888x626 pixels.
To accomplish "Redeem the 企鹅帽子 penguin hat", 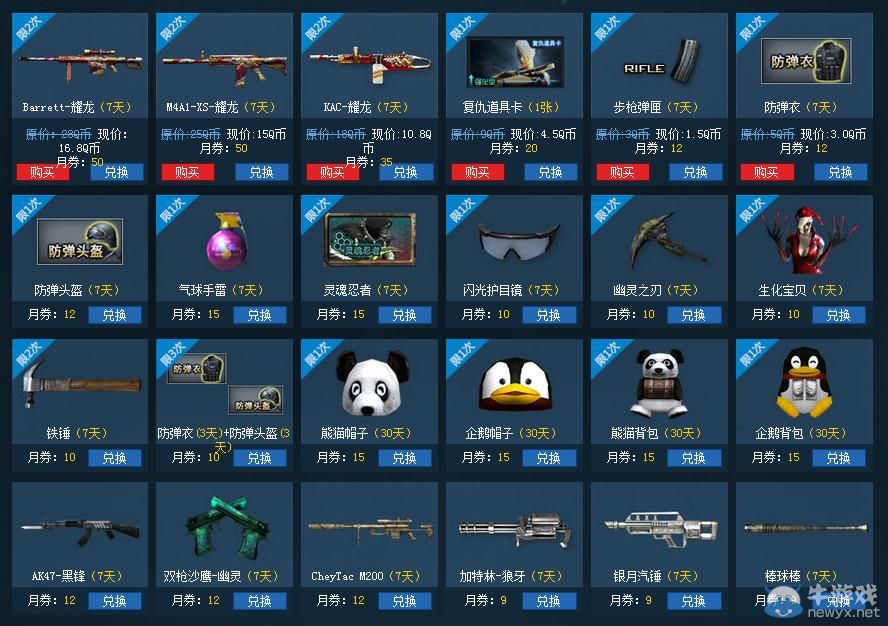I will pyautogui.click(x=549, y=458).
